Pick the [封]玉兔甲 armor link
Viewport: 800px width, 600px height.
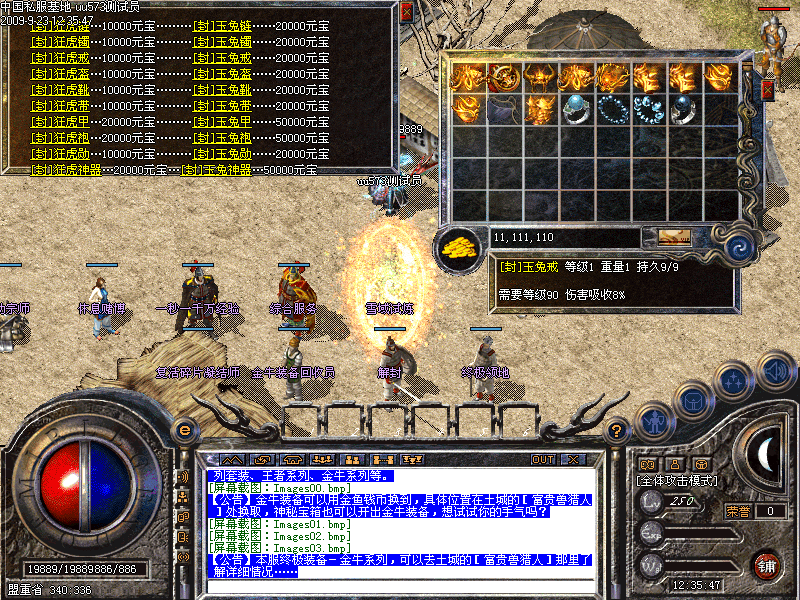[222, 122]
